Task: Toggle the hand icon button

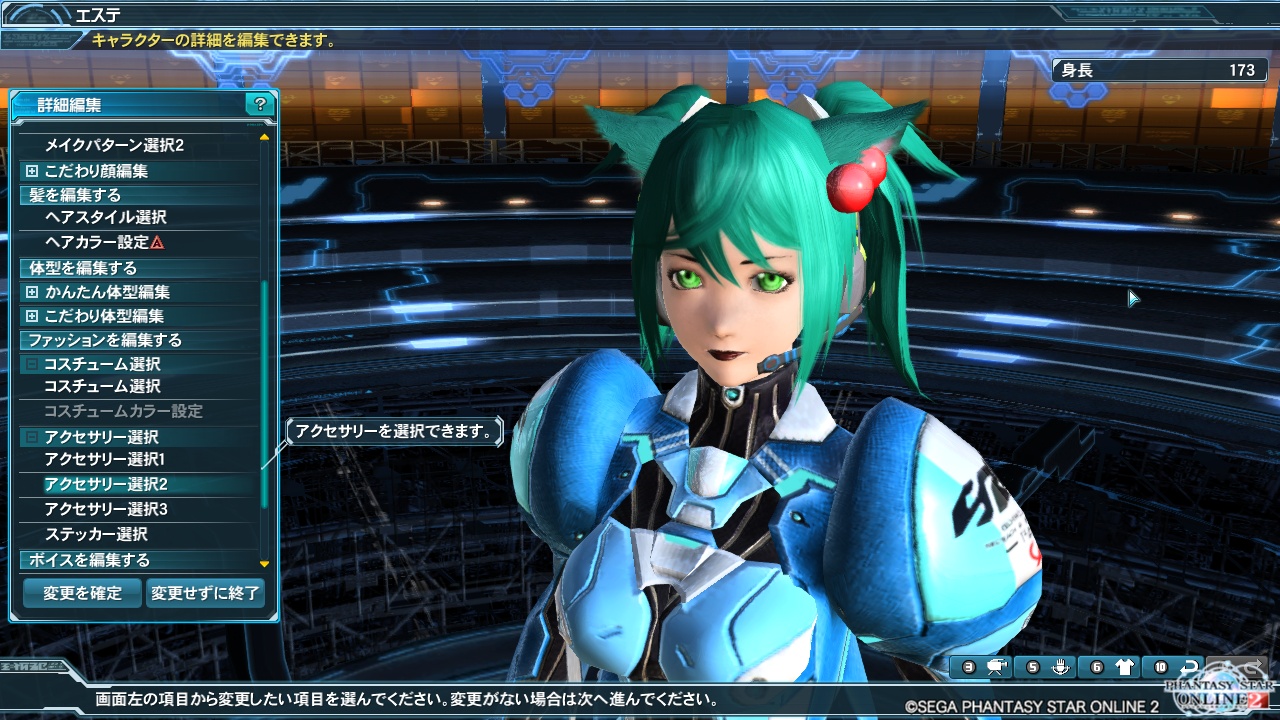Action: click(1060, 667)
